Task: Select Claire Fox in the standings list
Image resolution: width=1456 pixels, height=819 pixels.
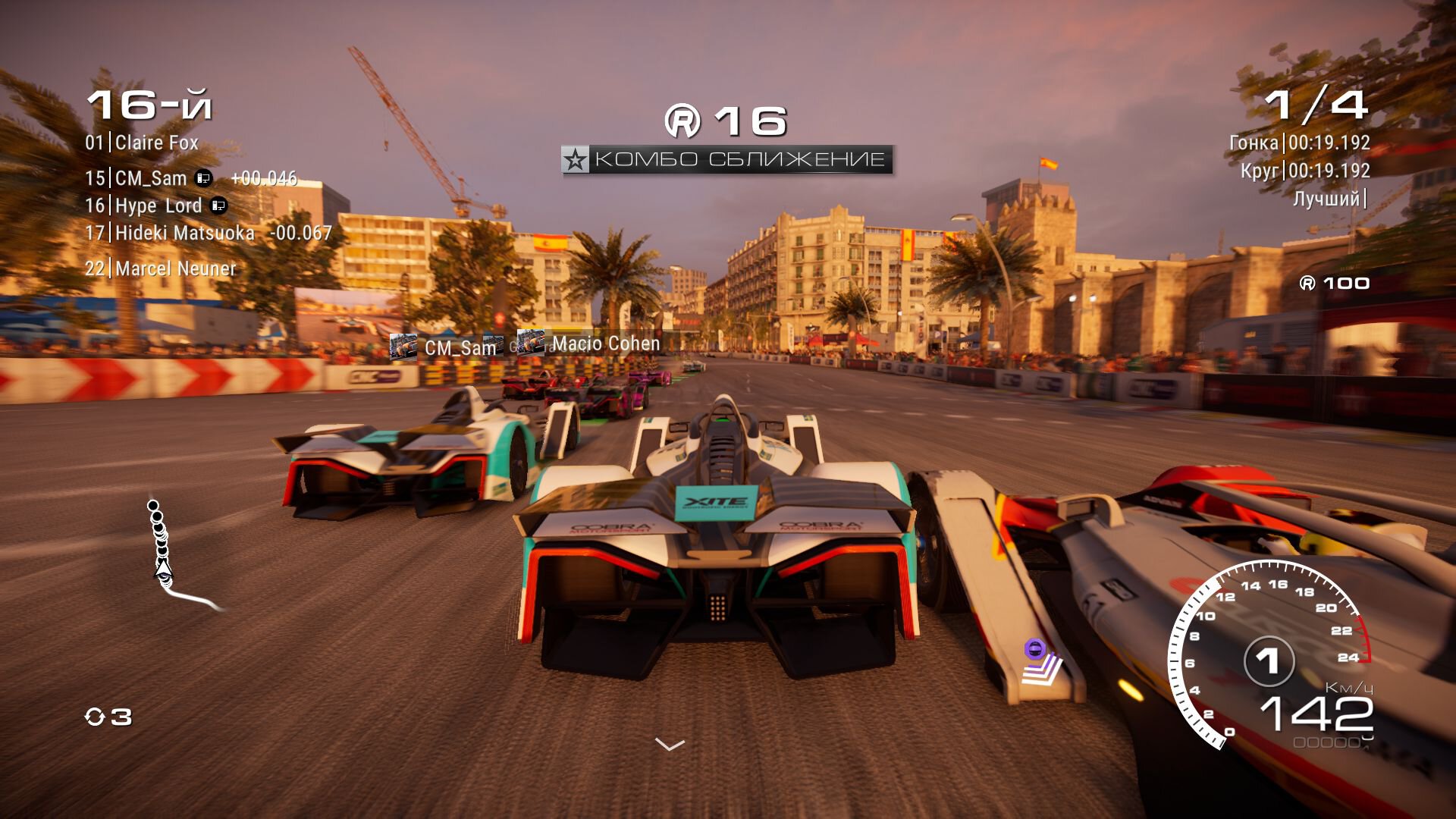Action: coord(142,143)
